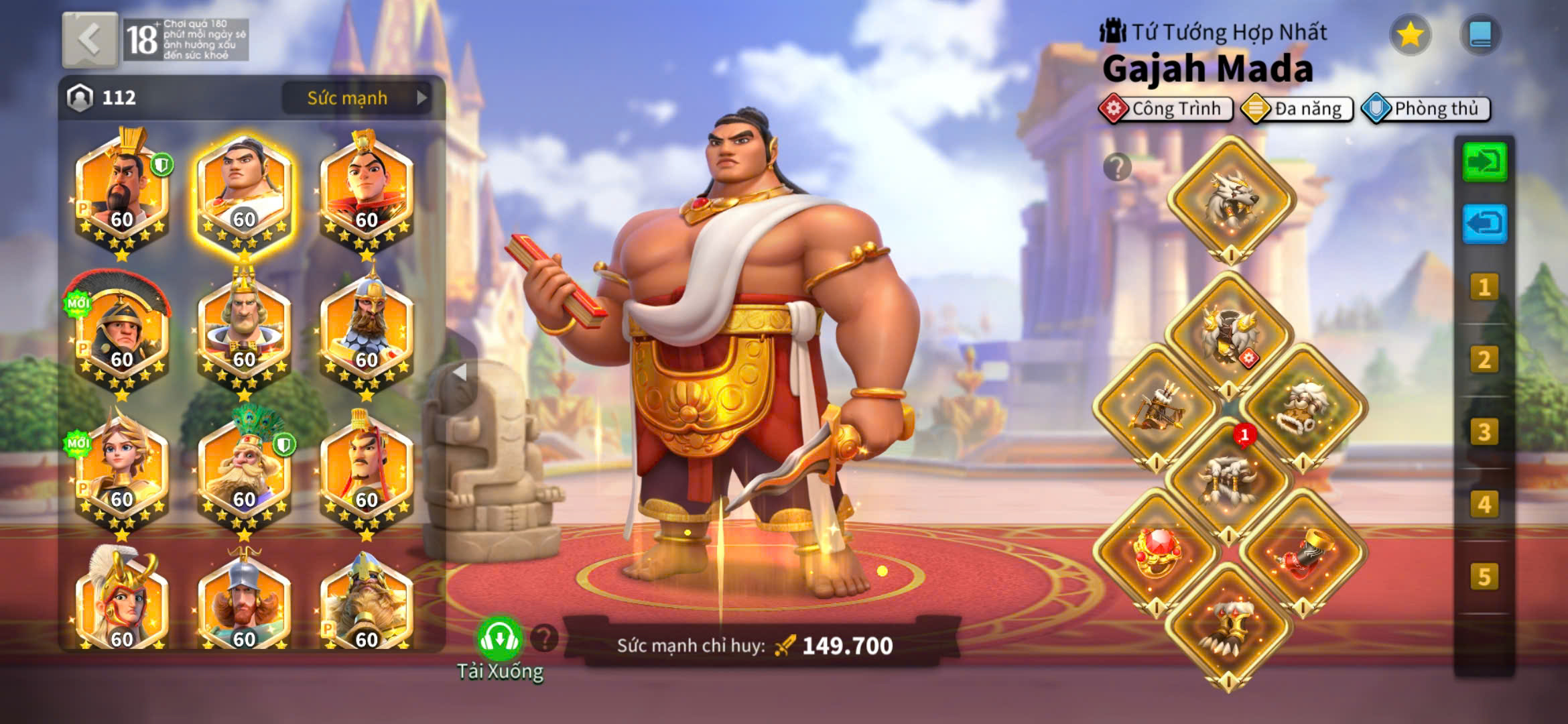1568x724 pixels.
Task: Go back with the arrow button
Action: tap(90, 40)
